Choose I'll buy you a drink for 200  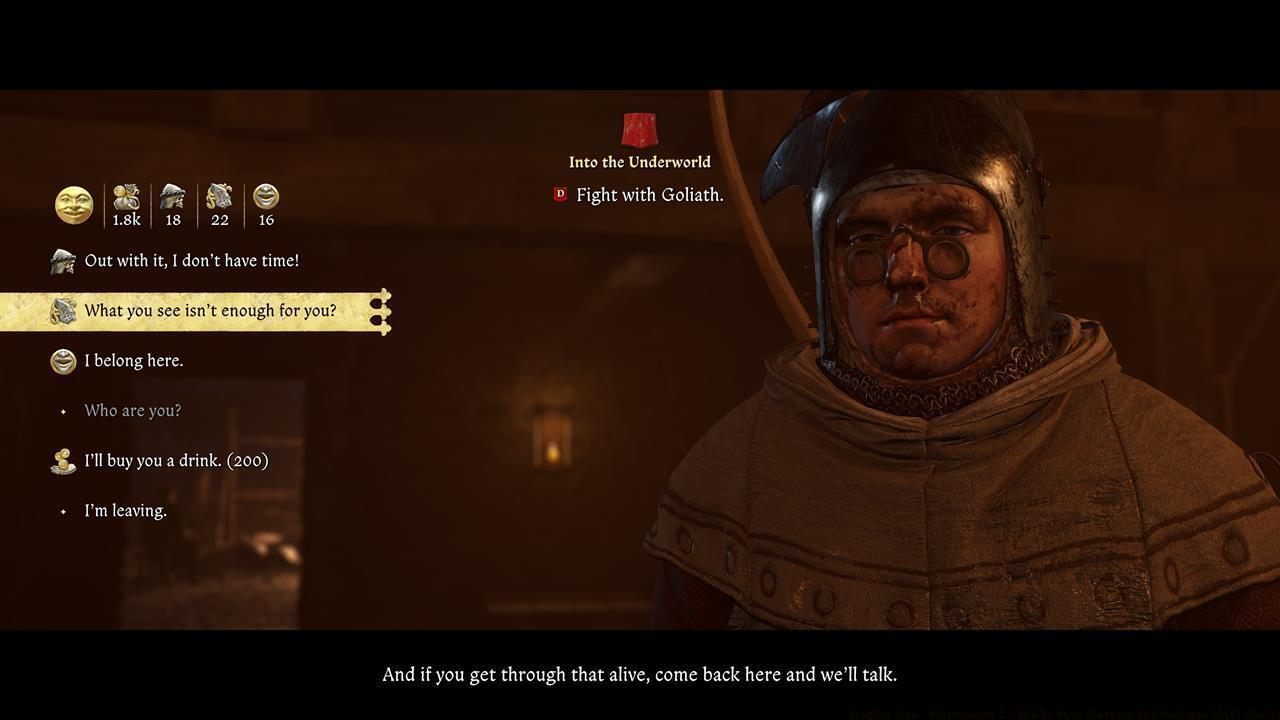[176, 460]
